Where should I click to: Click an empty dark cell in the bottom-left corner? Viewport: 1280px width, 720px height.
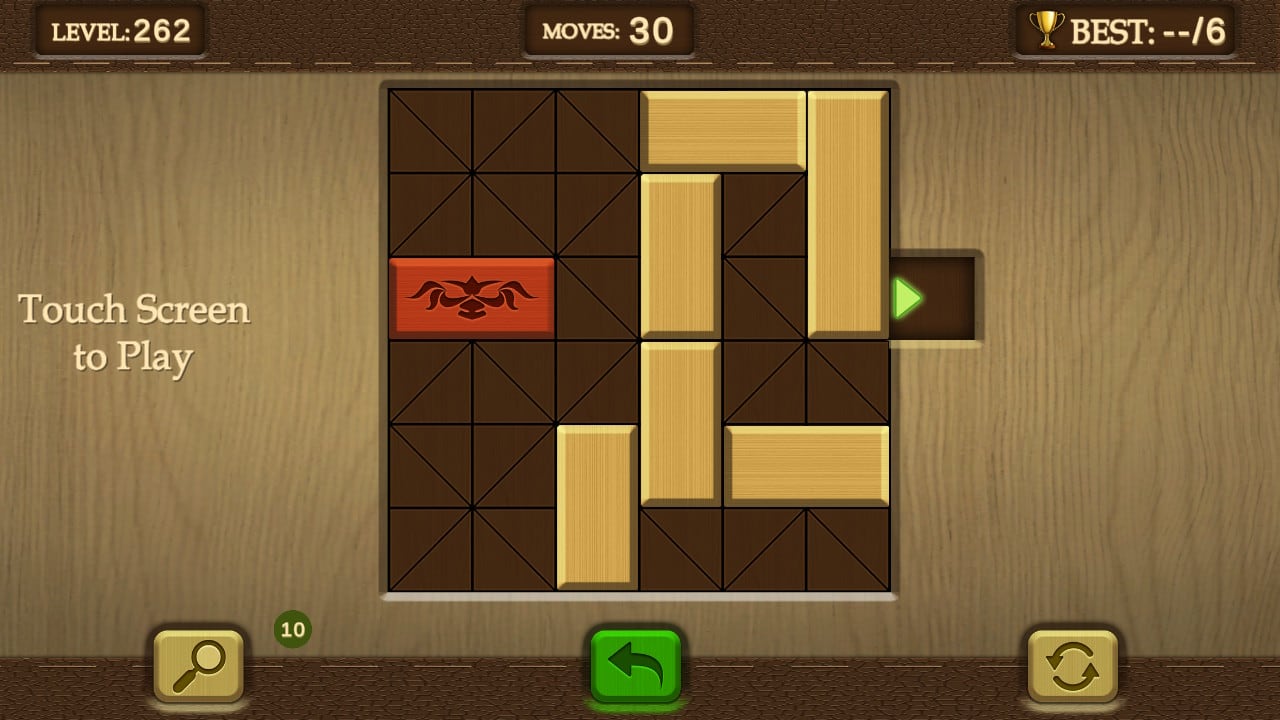click(430, 550)
